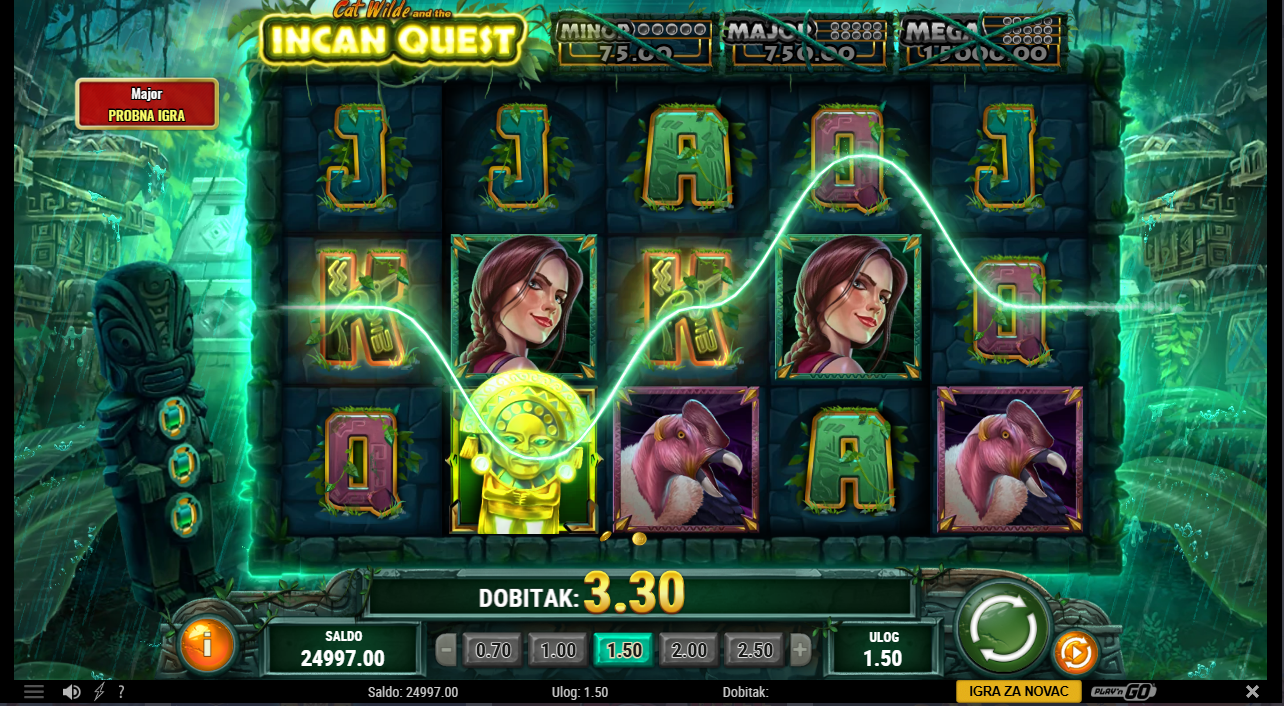Toggle the sound speaker icon
This screenshot has height=706, width=1284.
(71, 692)
